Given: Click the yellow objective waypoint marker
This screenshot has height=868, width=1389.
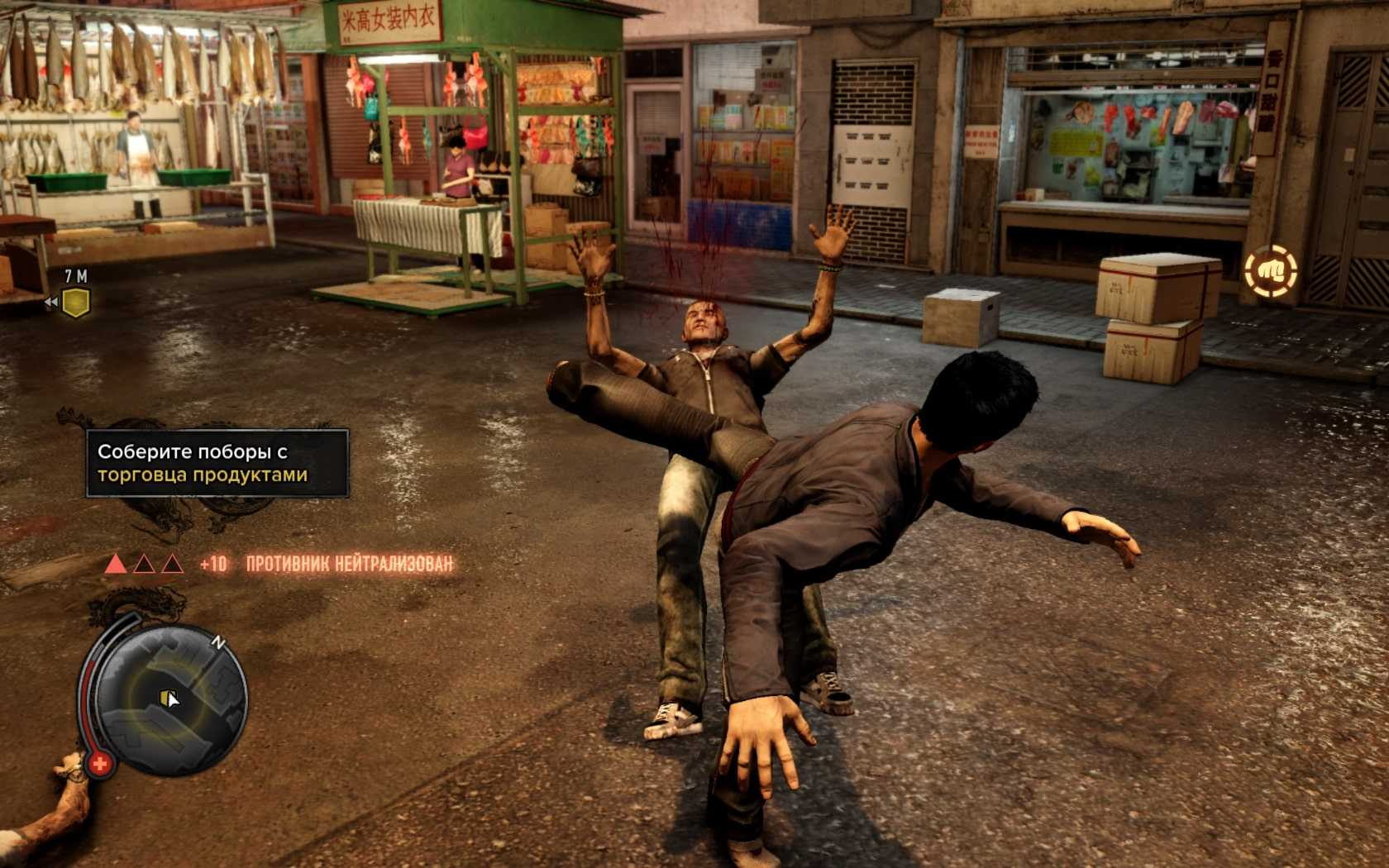Looking at the screenshot, I should (77, 303).
